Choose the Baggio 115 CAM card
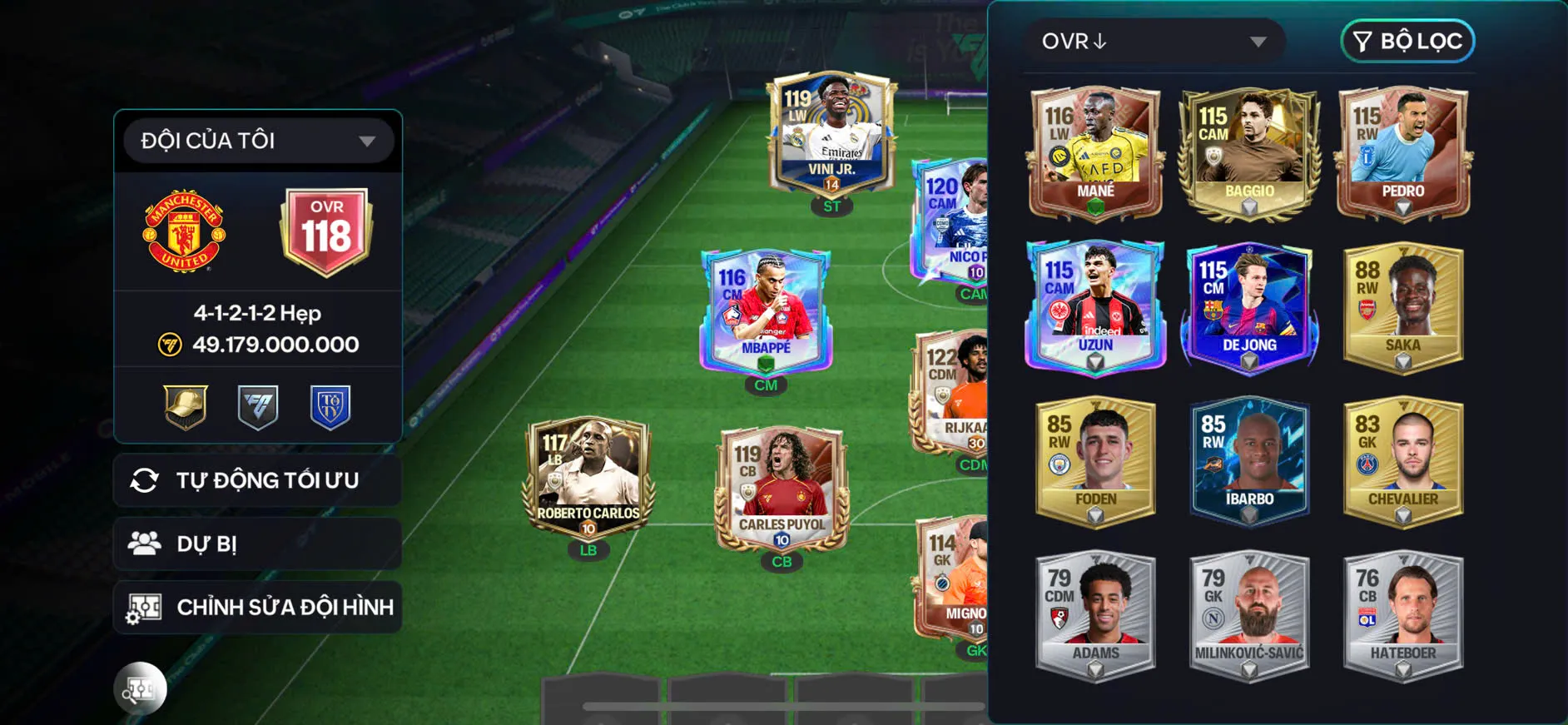Image resolution: width=1568 pixels, height=725 pixels. coord(1249,152)
